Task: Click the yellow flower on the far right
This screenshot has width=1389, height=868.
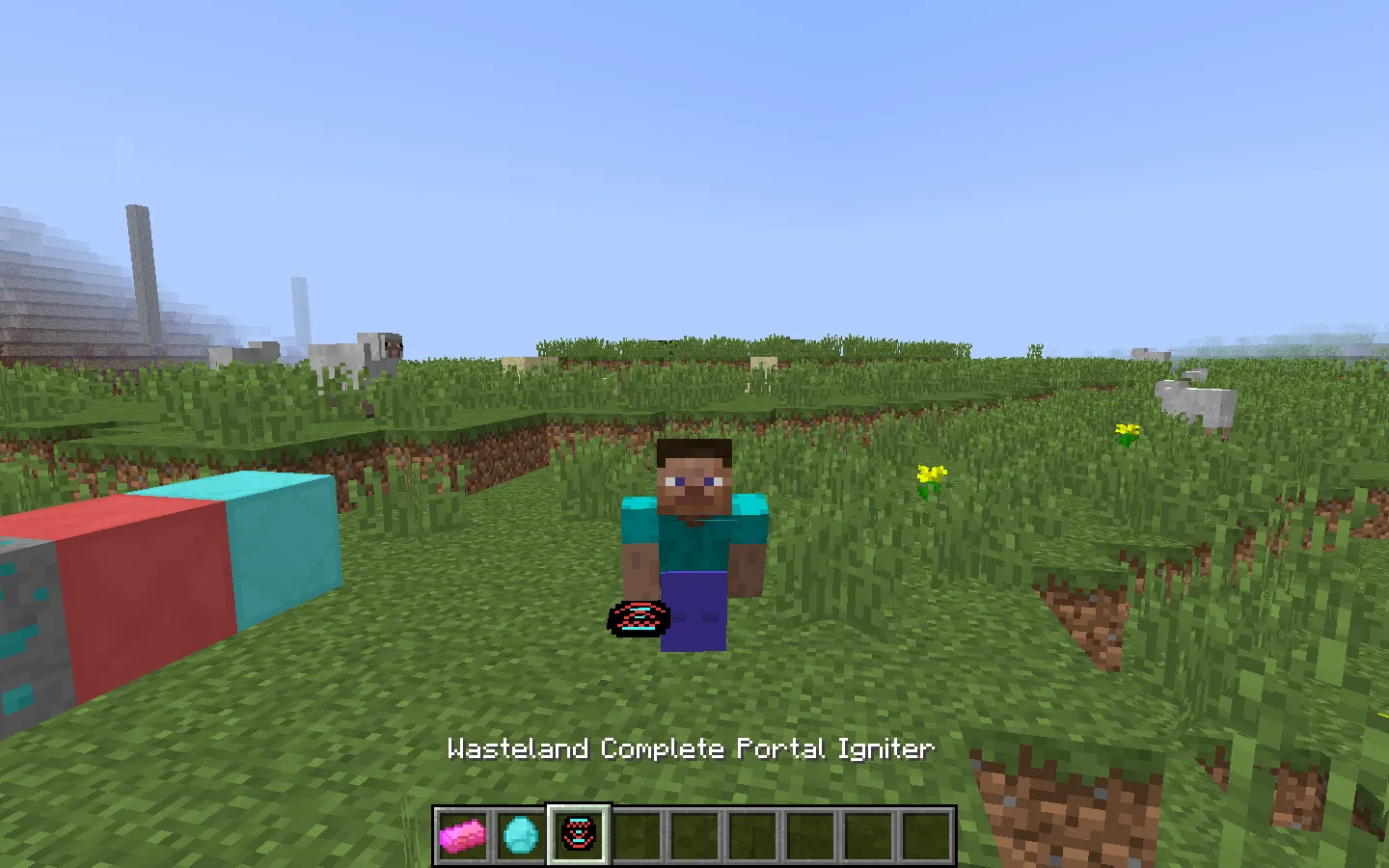Action: pyautogui.click(x=1127, y=431)
